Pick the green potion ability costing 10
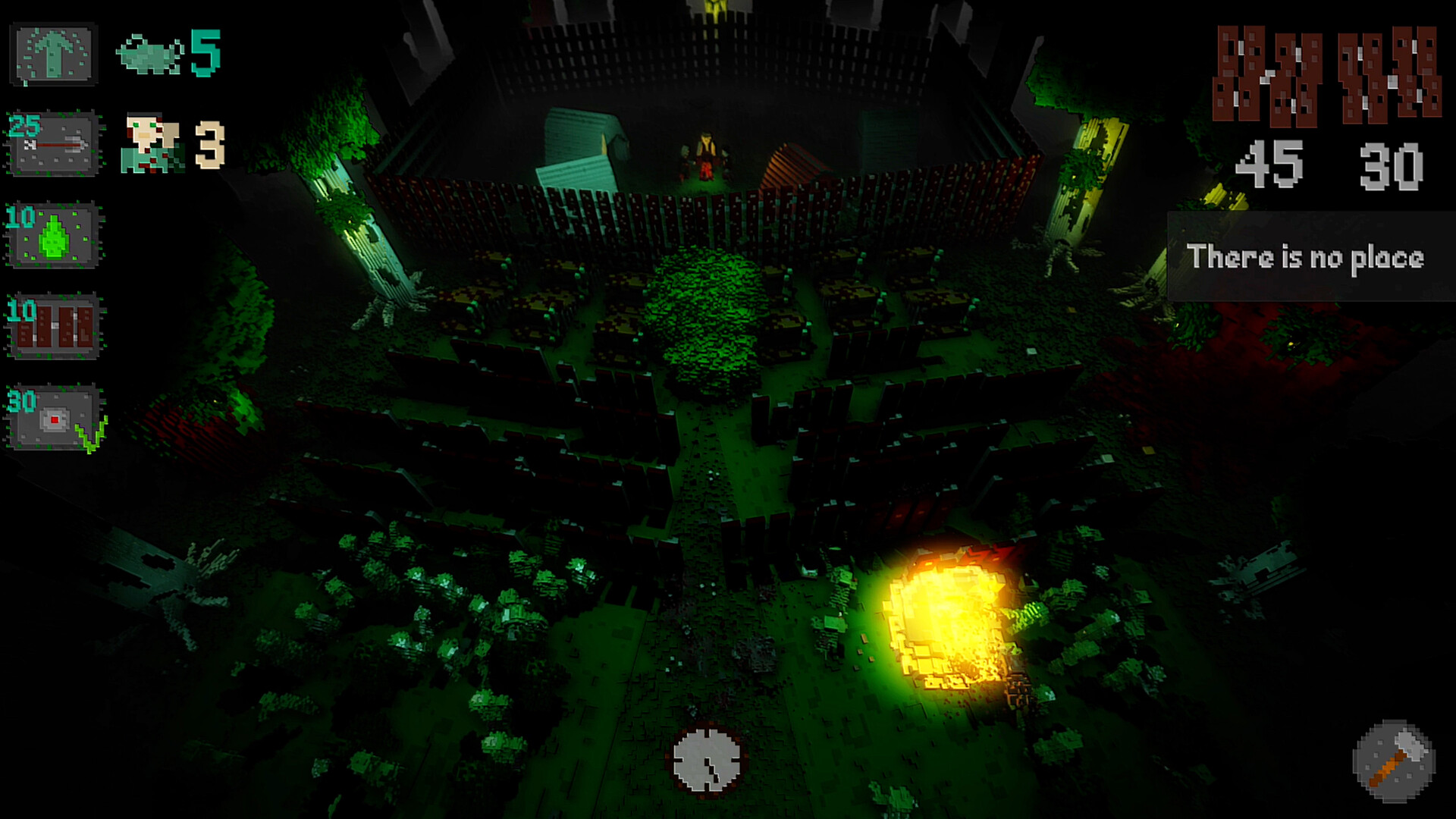Viewport: 1456px width, 819px height. pos(53,235)
